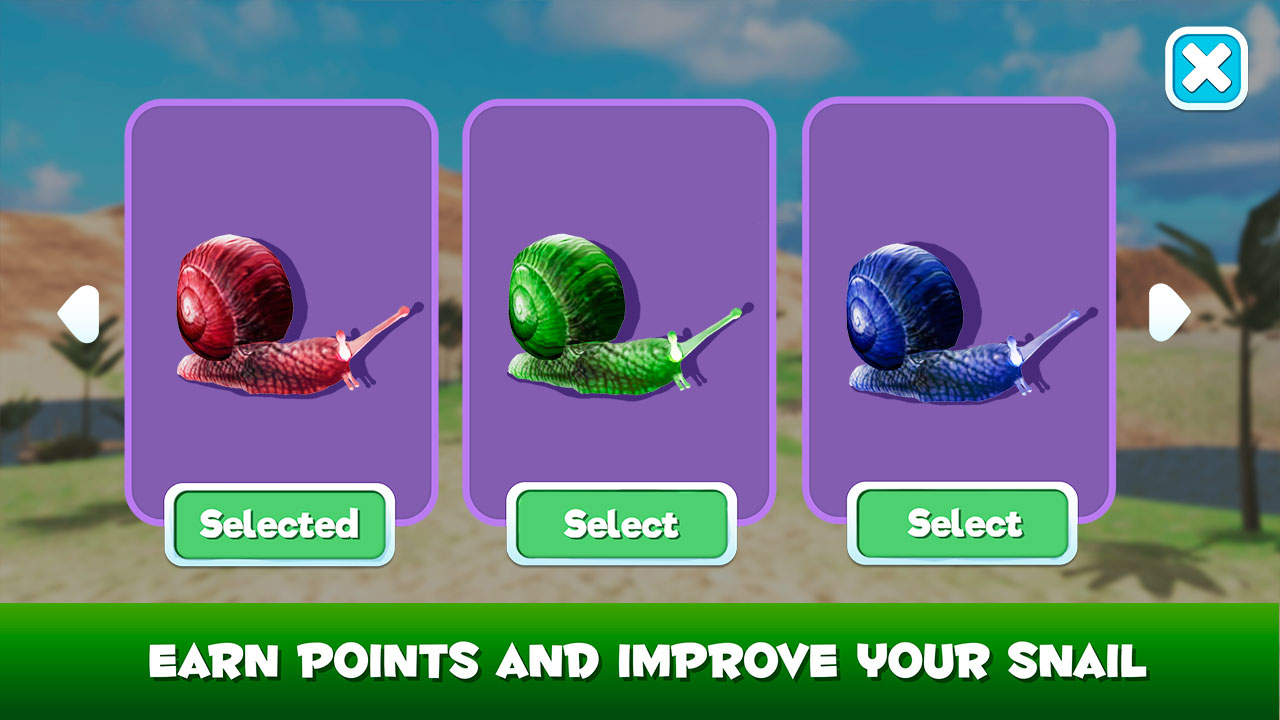Viewport: 1280px width, 720px height.
Task: Select the green snail
Action: [622, 523]
